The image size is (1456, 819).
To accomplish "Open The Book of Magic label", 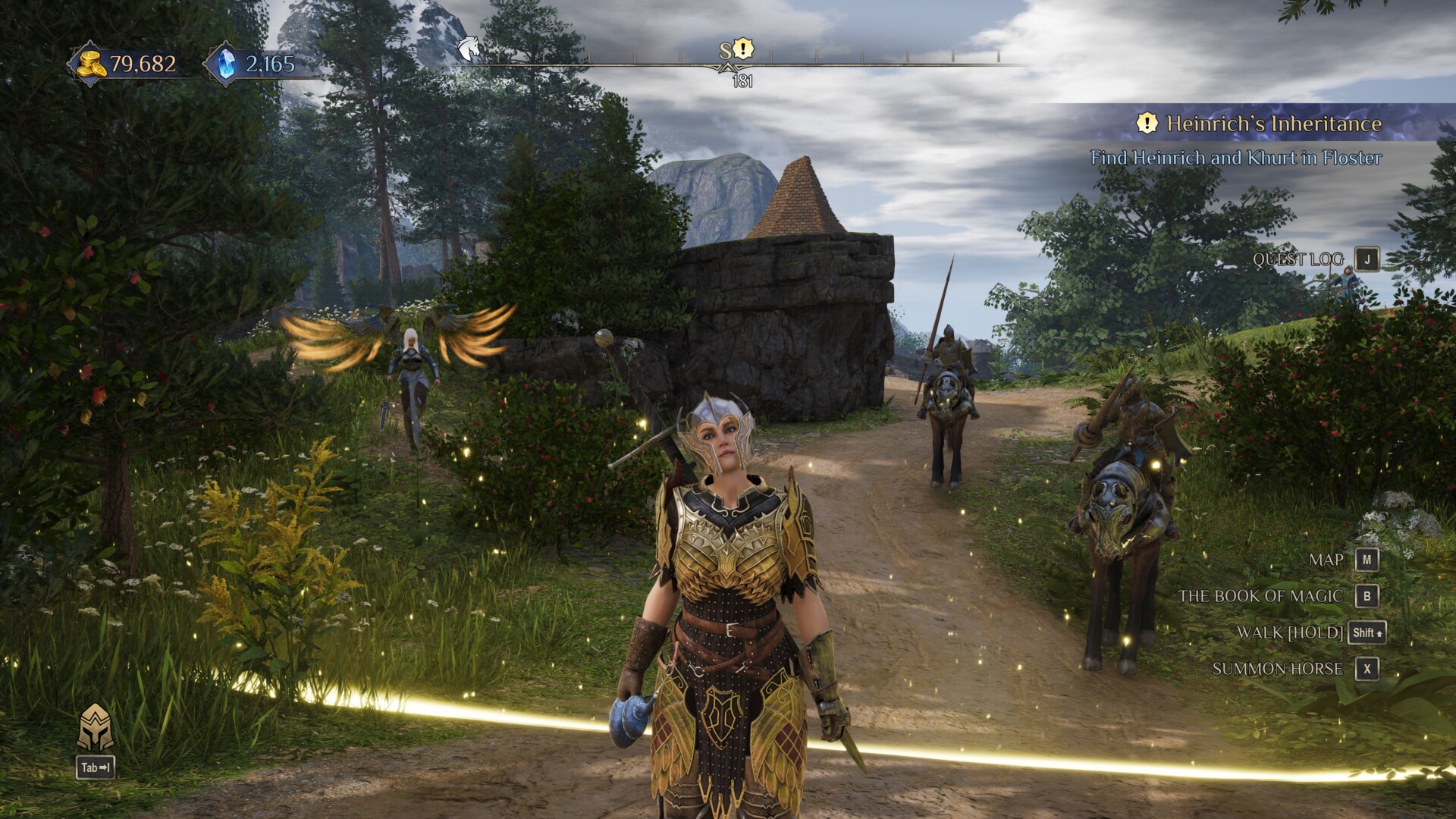I will [1260, 596].
